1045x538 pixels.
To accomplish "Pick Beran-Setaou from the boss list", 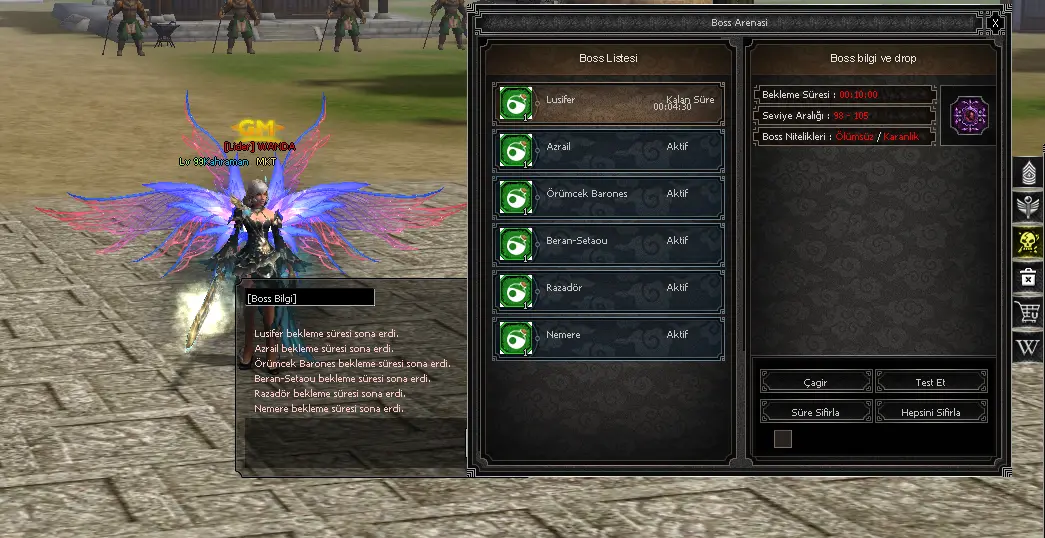I will click(x=608, y=243).
